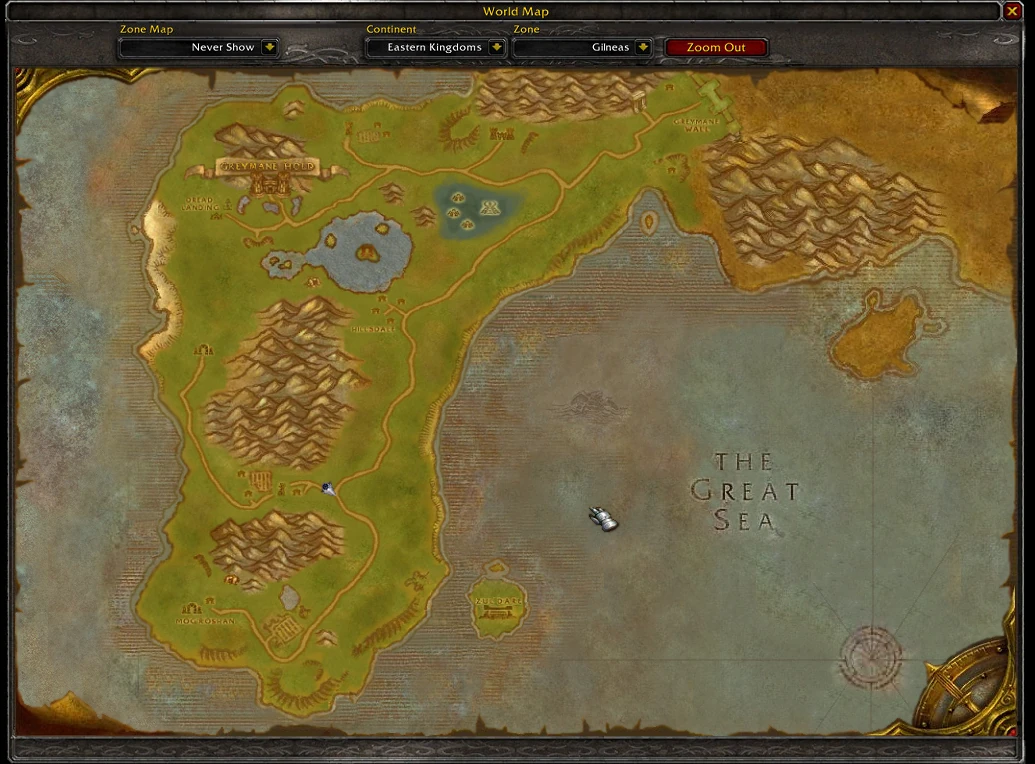Viewport: 1035px width, 764px height.
Task: Open the Zone Map dropdown
Action: (269, 47)
